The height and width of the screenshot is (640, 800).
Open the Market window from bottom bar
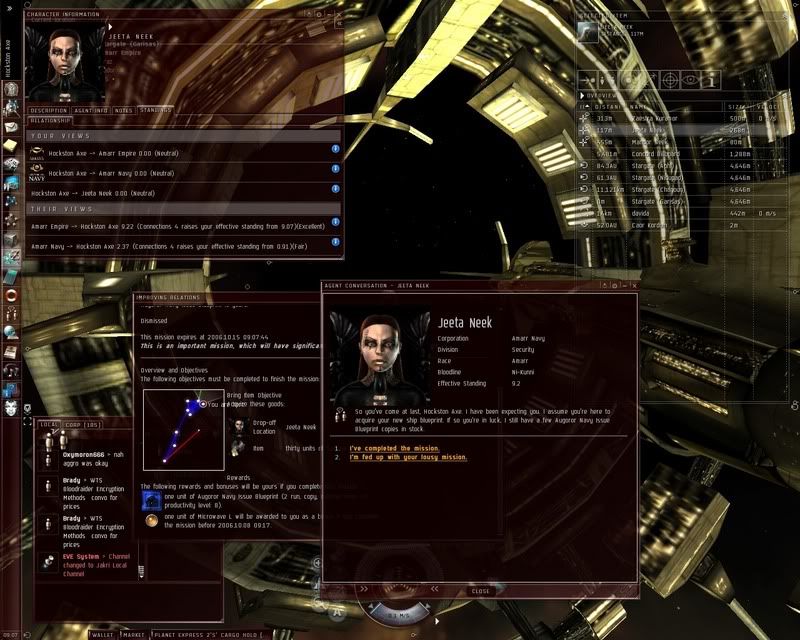tap(133, 634)
